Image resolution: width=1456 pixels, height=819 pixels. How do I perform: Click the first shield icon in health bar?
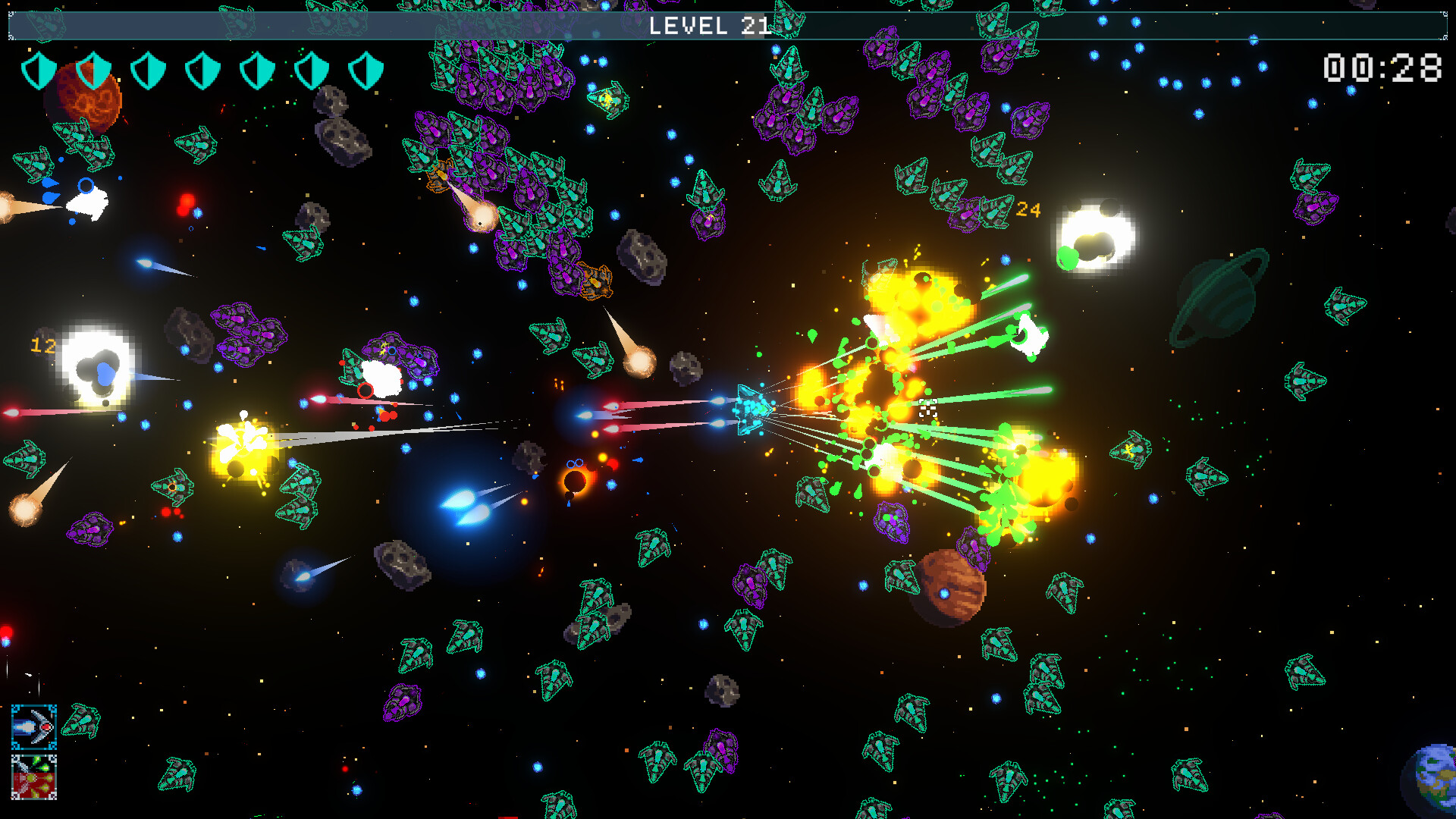tap(42, 71)
